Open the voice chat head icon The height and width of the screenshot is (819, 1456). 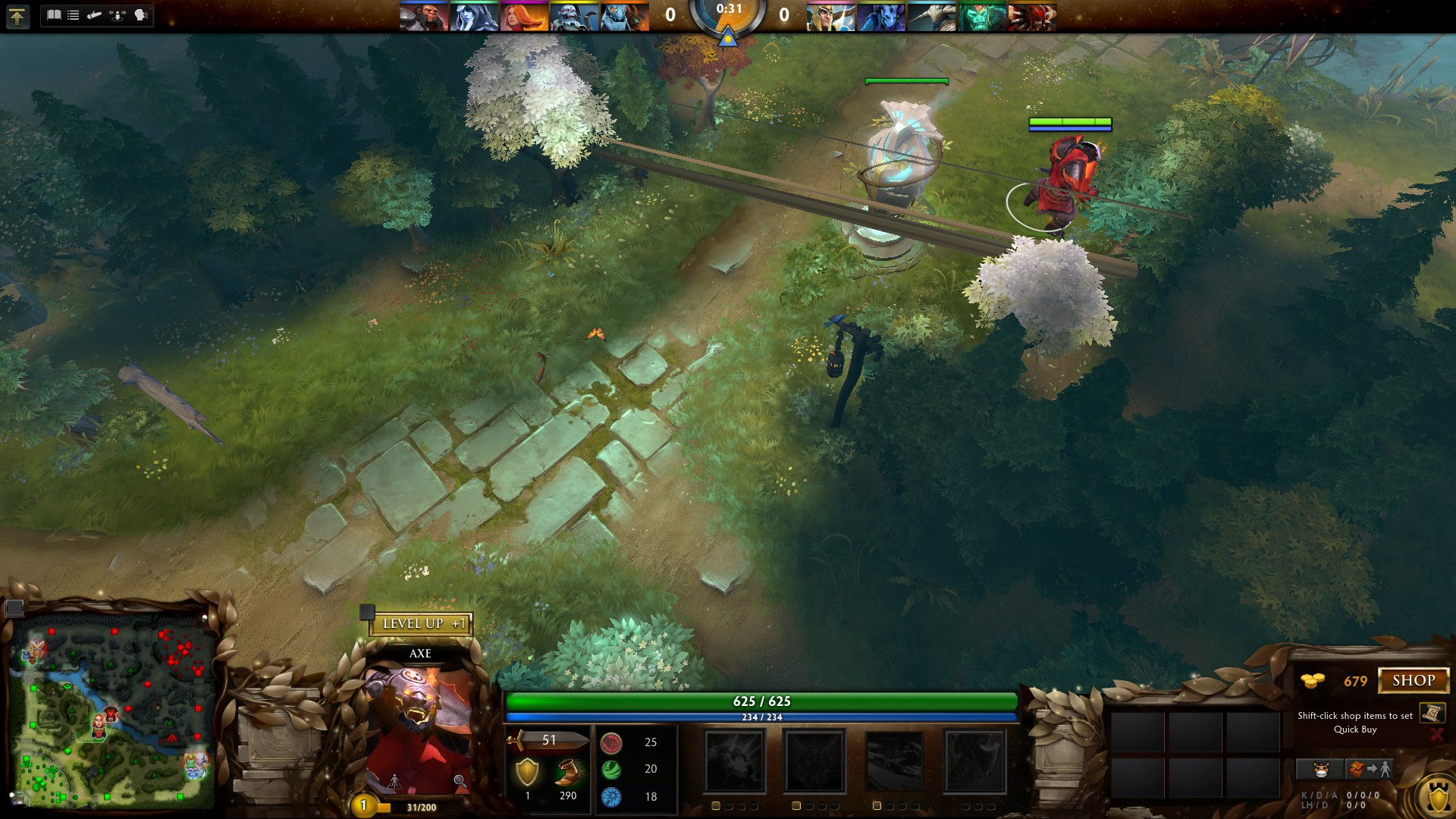141,15
